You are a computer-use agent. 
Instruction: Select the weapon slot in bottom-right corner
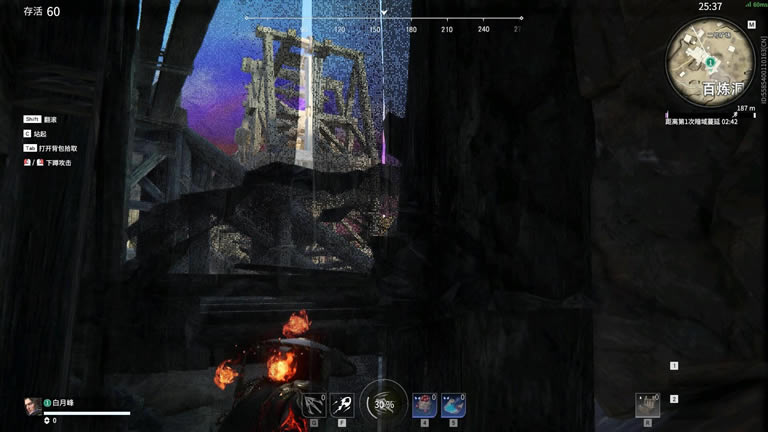coord(647,404)
